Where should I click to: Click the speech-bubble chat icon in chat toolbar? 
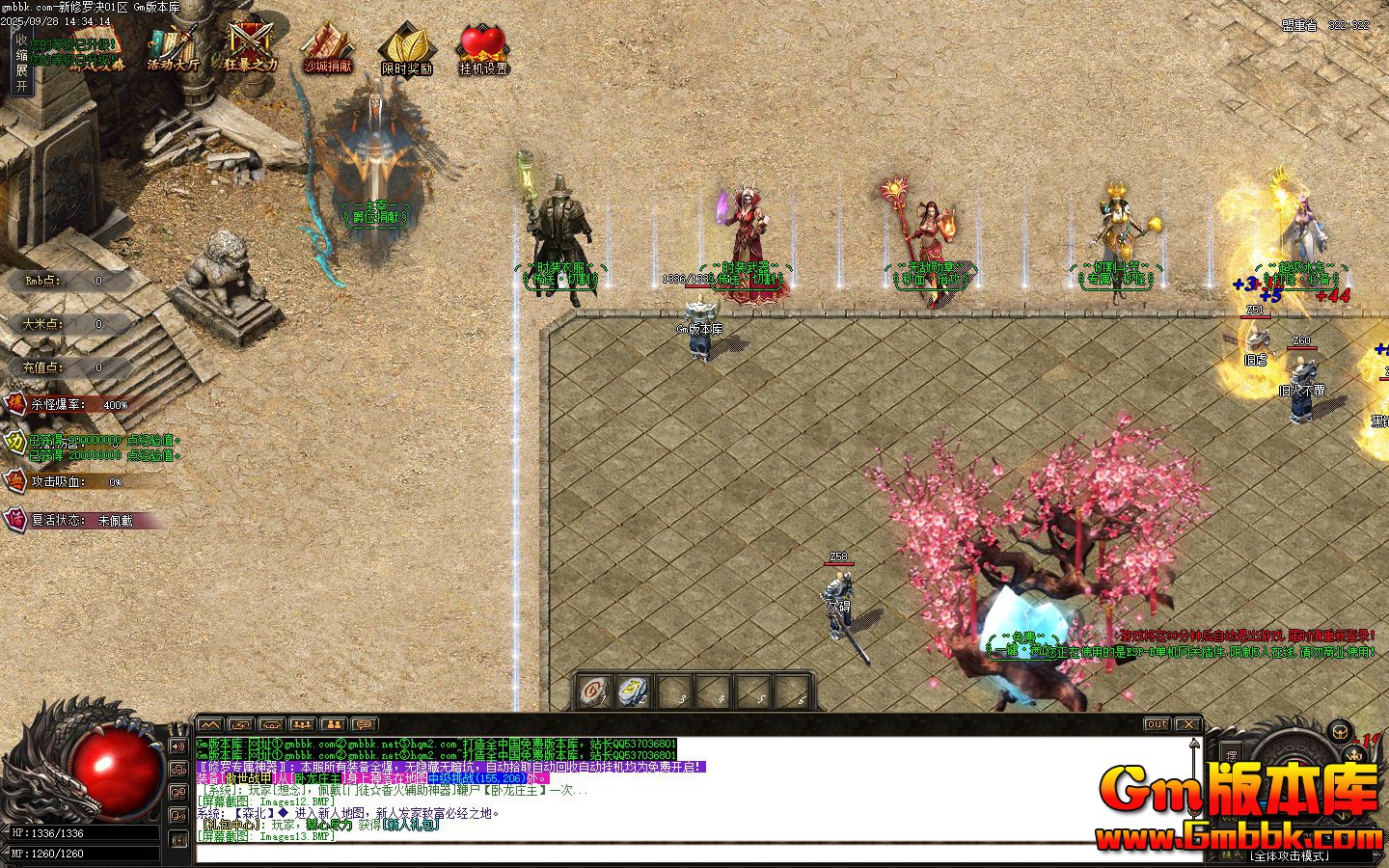pyautogui.click(x=365, y=725)
